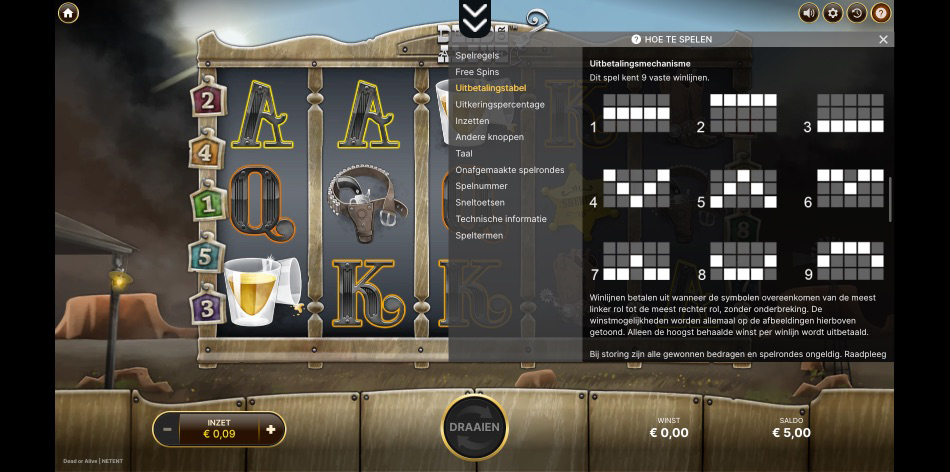Open the Sneltoetsen section
This screenshot has height=472, width=950.
(479, 203)
